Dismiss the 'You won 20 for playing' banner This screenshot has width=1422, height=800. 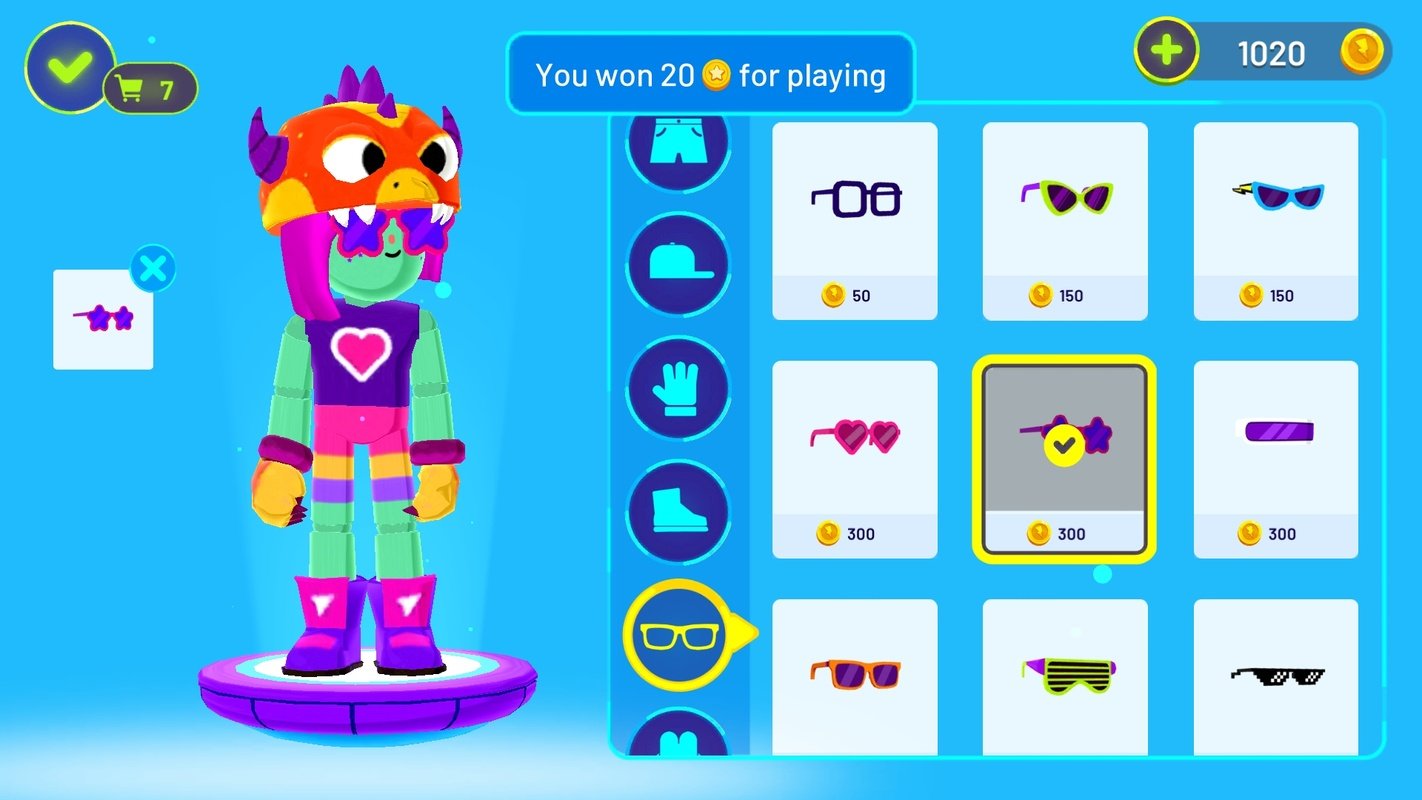[711, 74]
